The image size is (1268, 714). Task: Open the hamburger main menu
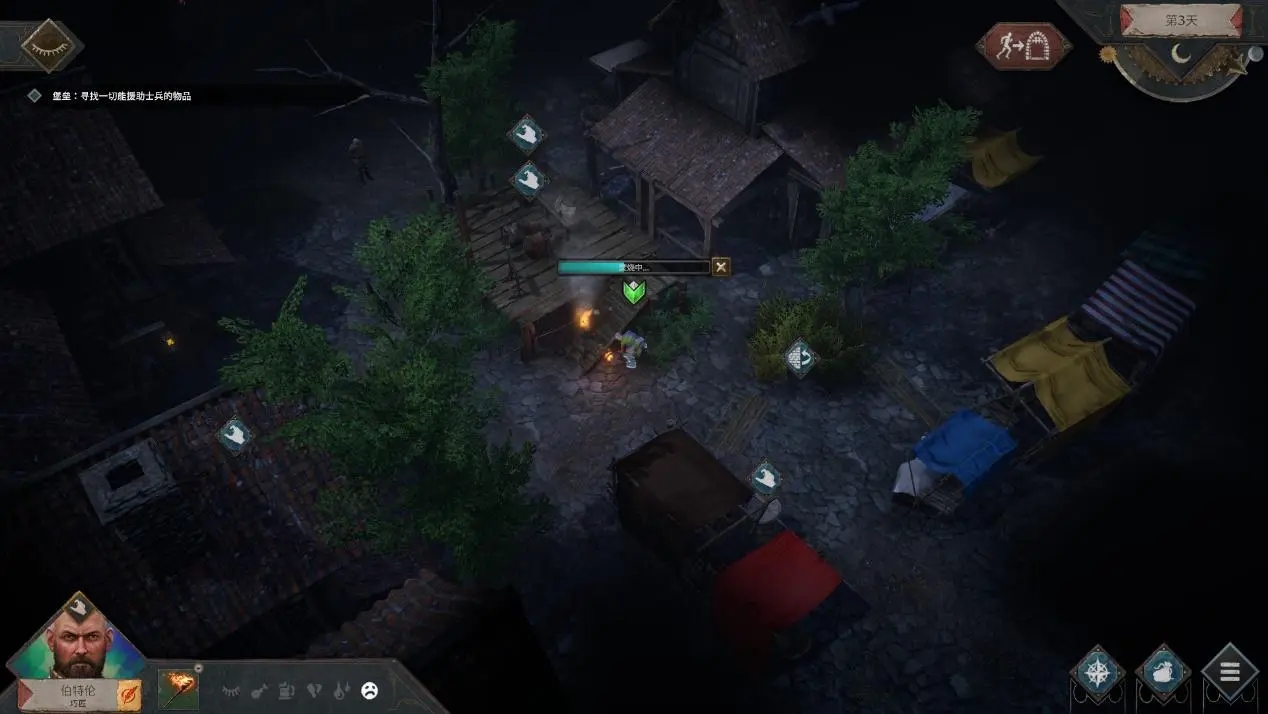[x=1229, y=672]
